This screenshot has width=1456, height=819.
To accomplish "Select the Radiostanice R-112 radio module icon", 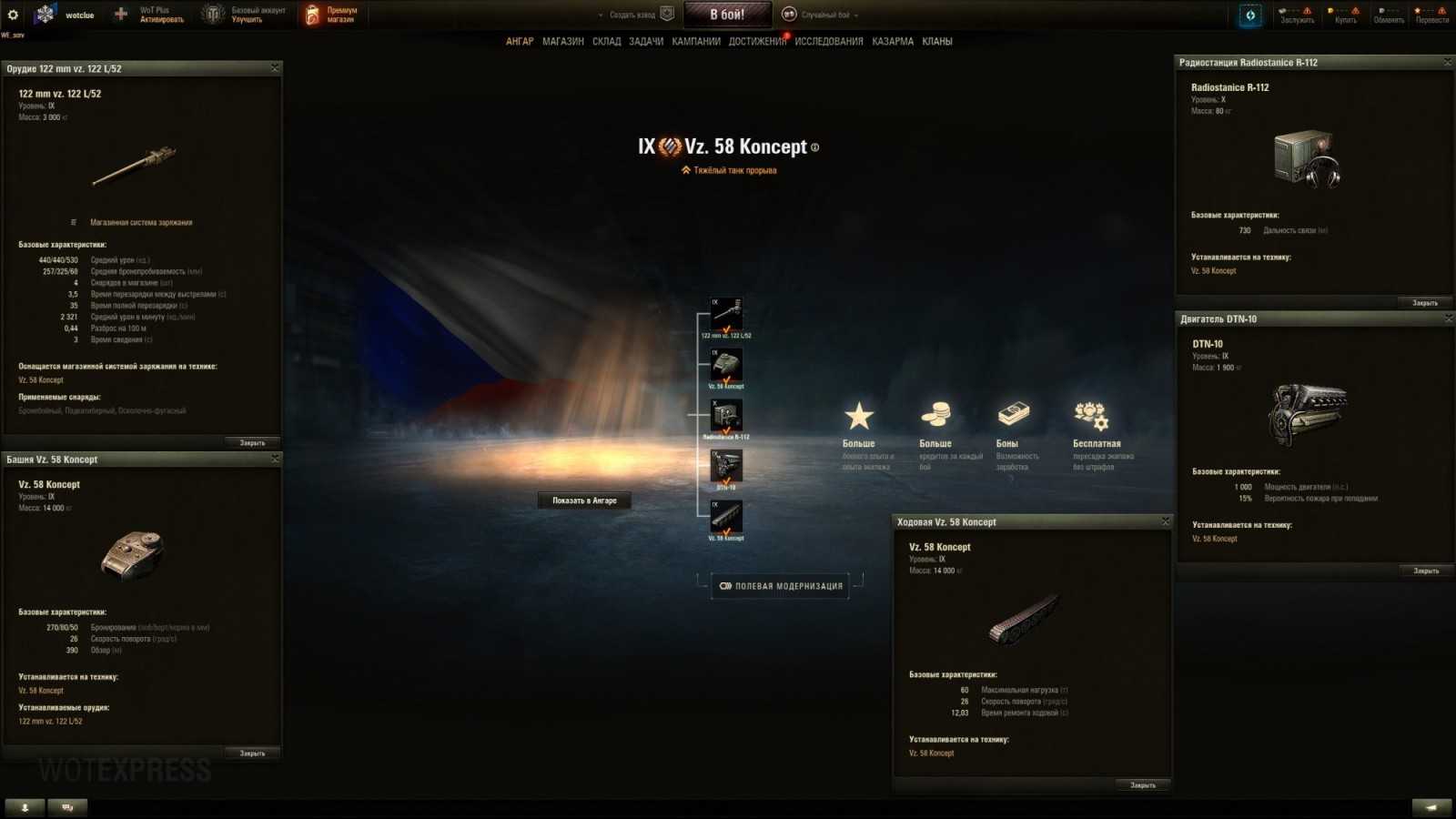I will pos(729,414).
